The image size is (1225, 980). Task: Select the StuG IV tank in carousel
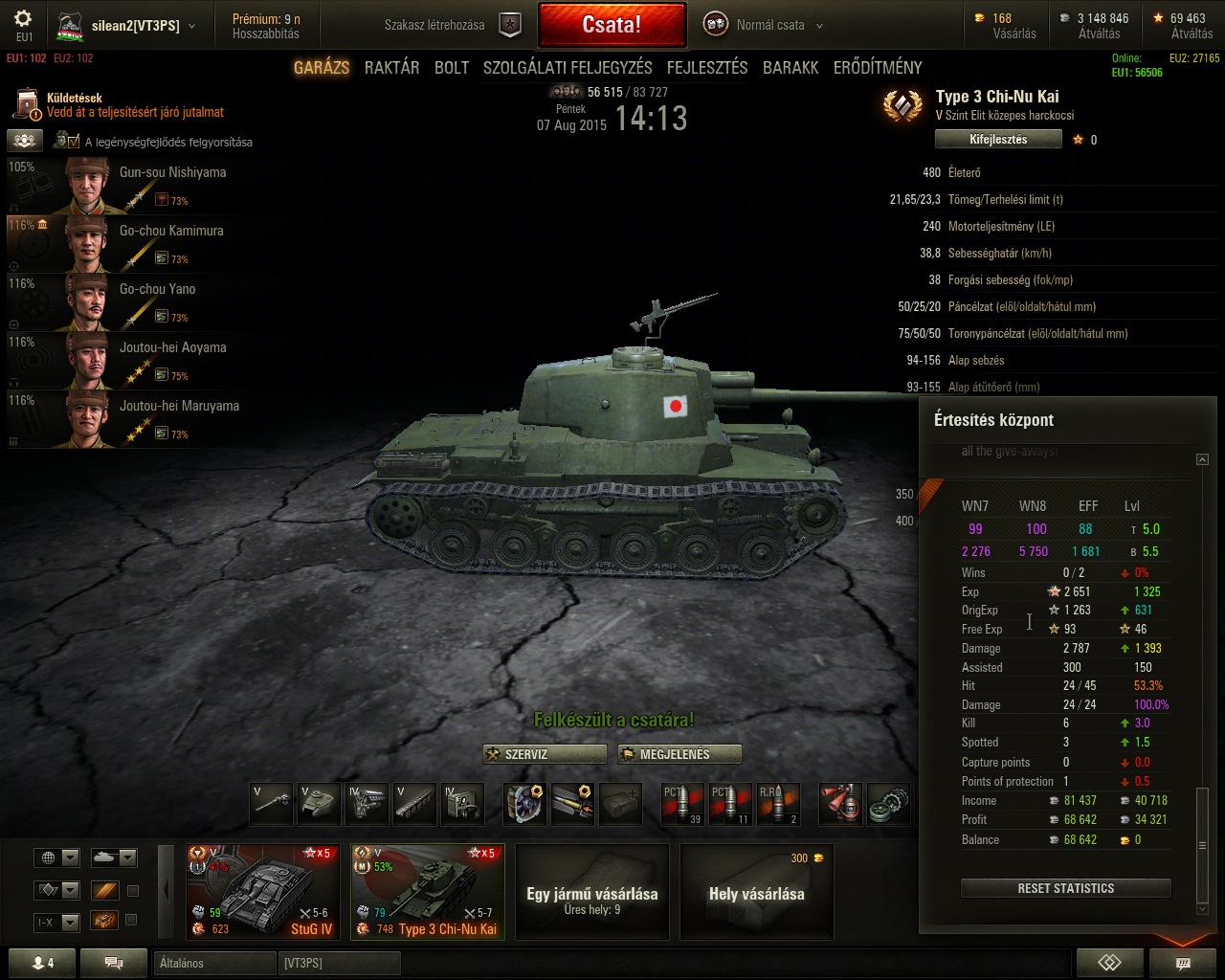pyautogui.click(x=263, y=892)
